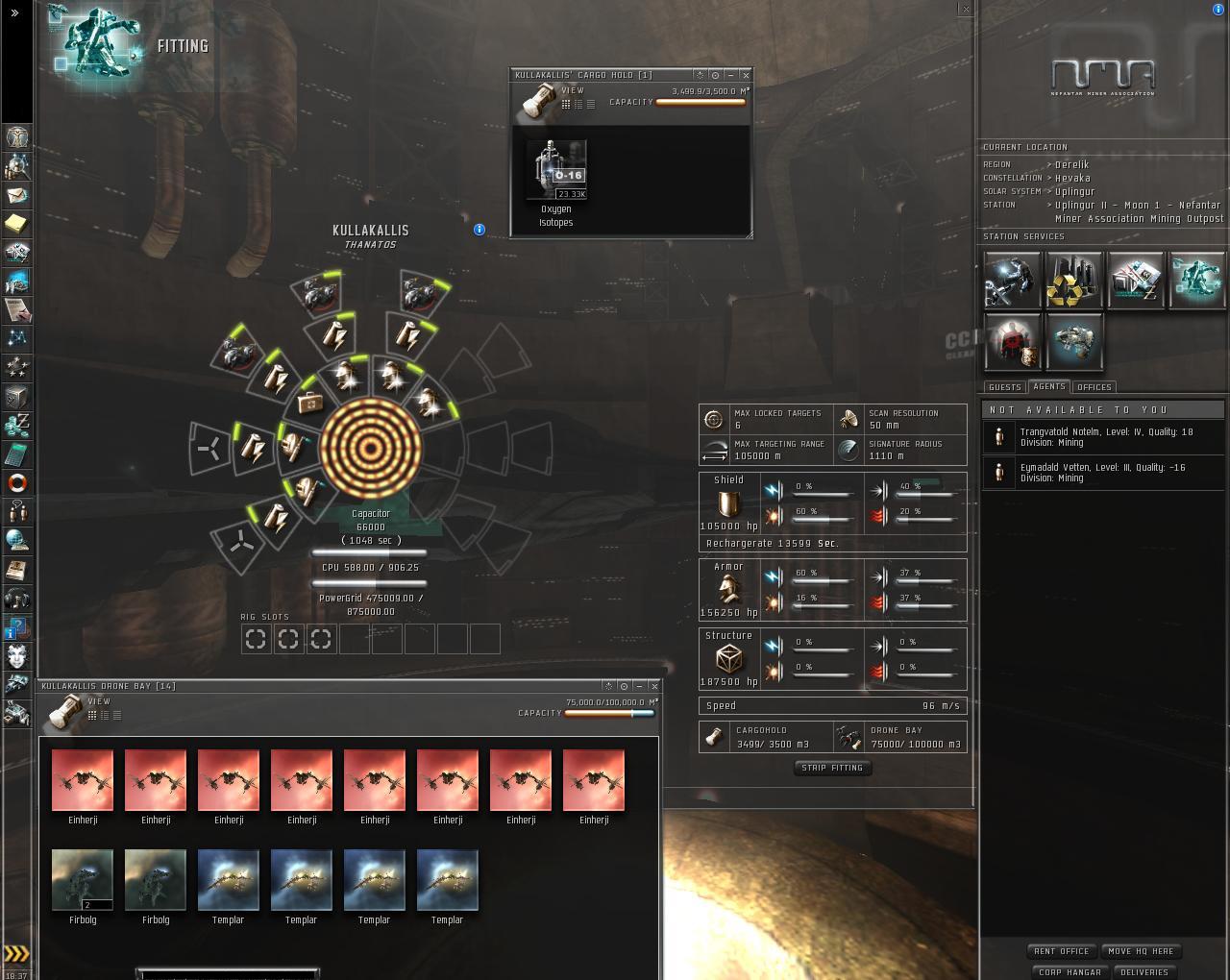Close the drone bay window

point(654,686)
